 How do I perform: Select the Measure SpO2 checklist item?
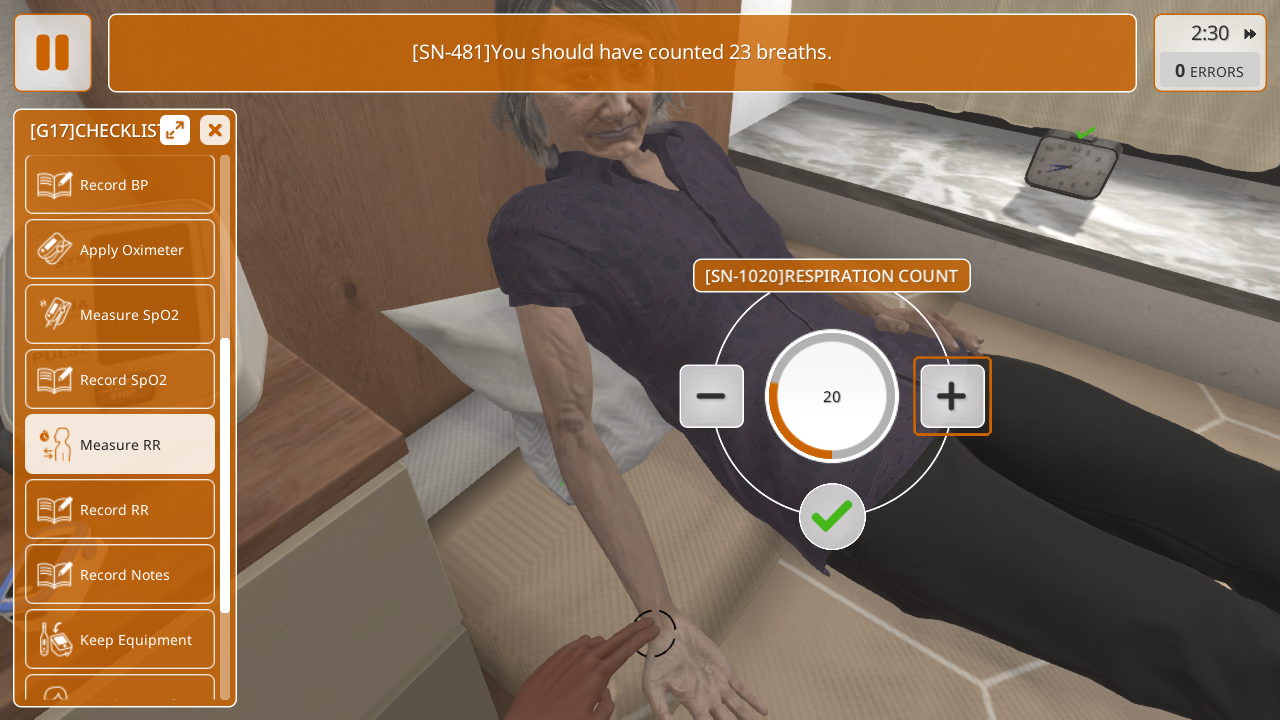coord(120,315)
